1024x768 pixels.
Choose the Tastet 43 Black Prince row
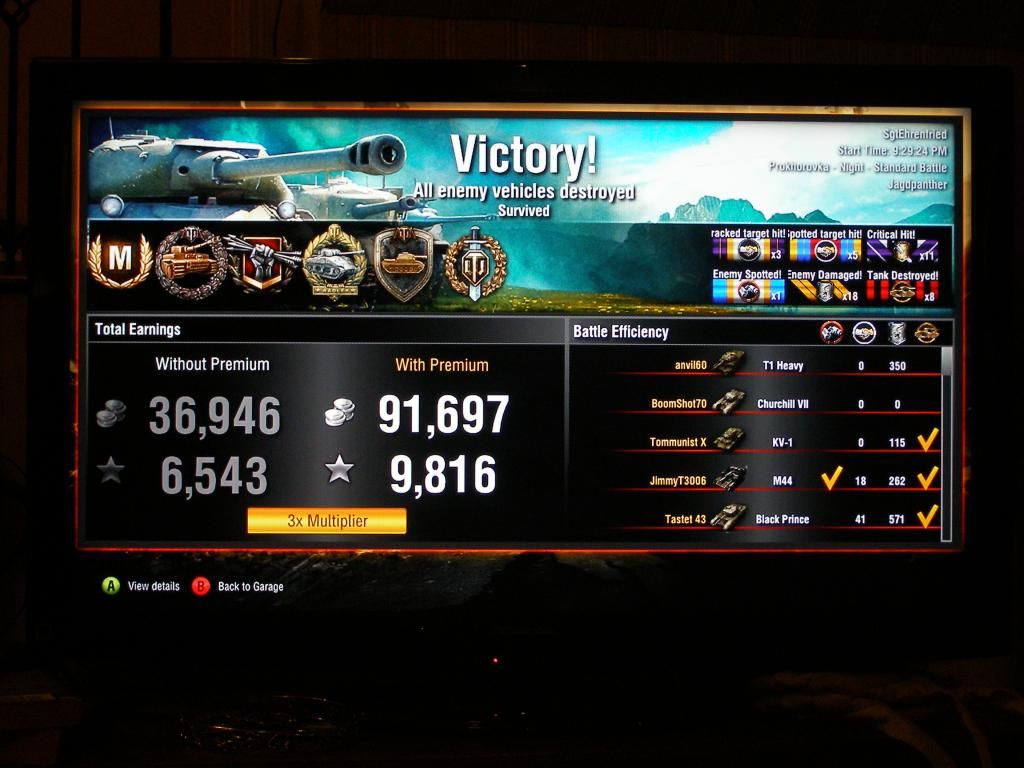point(770,519)
